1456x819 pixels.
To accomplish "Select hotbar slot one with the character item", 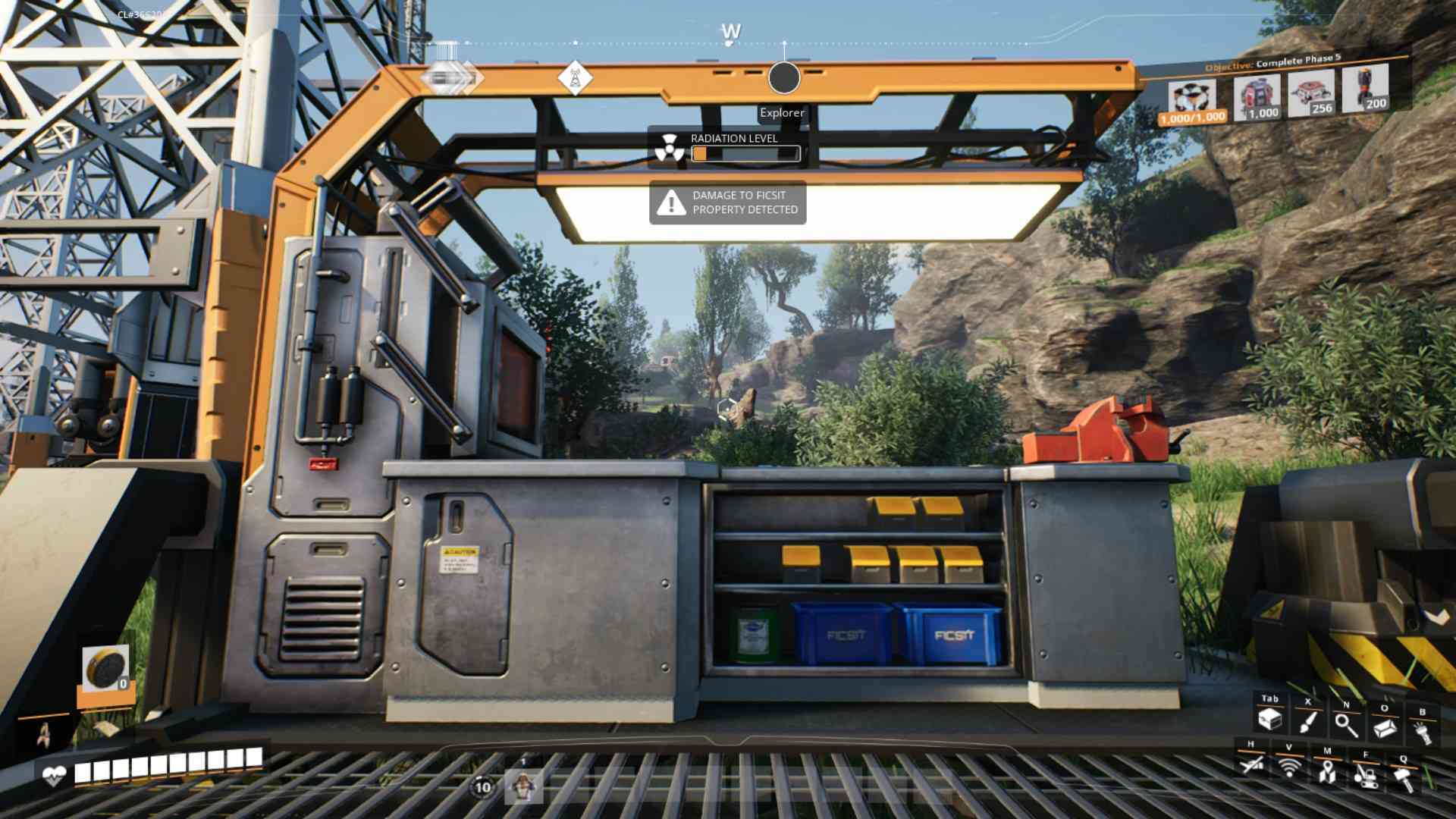I will [x=523, y=786].
